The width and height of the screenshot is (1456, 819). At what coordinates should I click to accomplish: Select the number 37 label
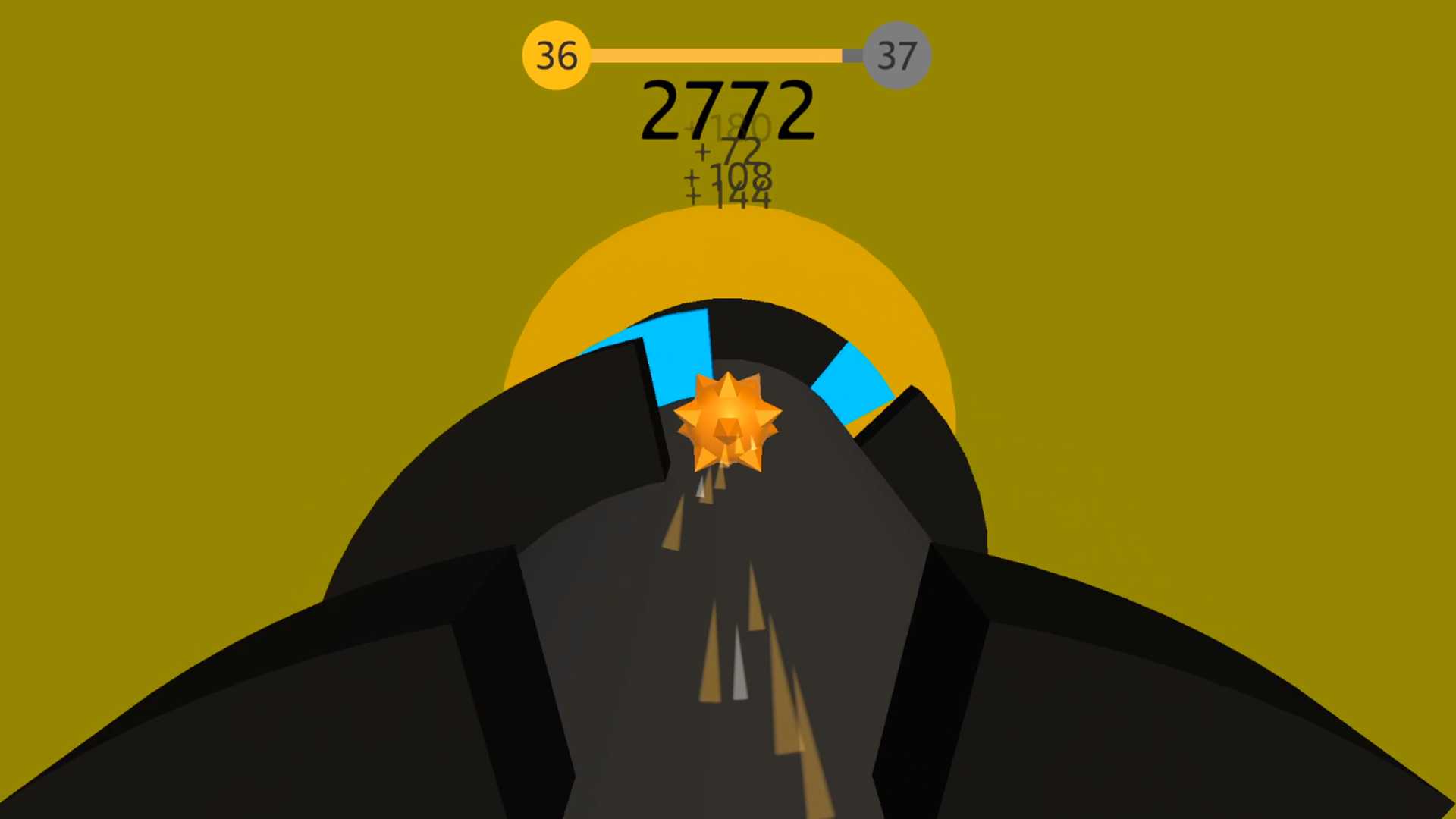click(x=898, y=54)
